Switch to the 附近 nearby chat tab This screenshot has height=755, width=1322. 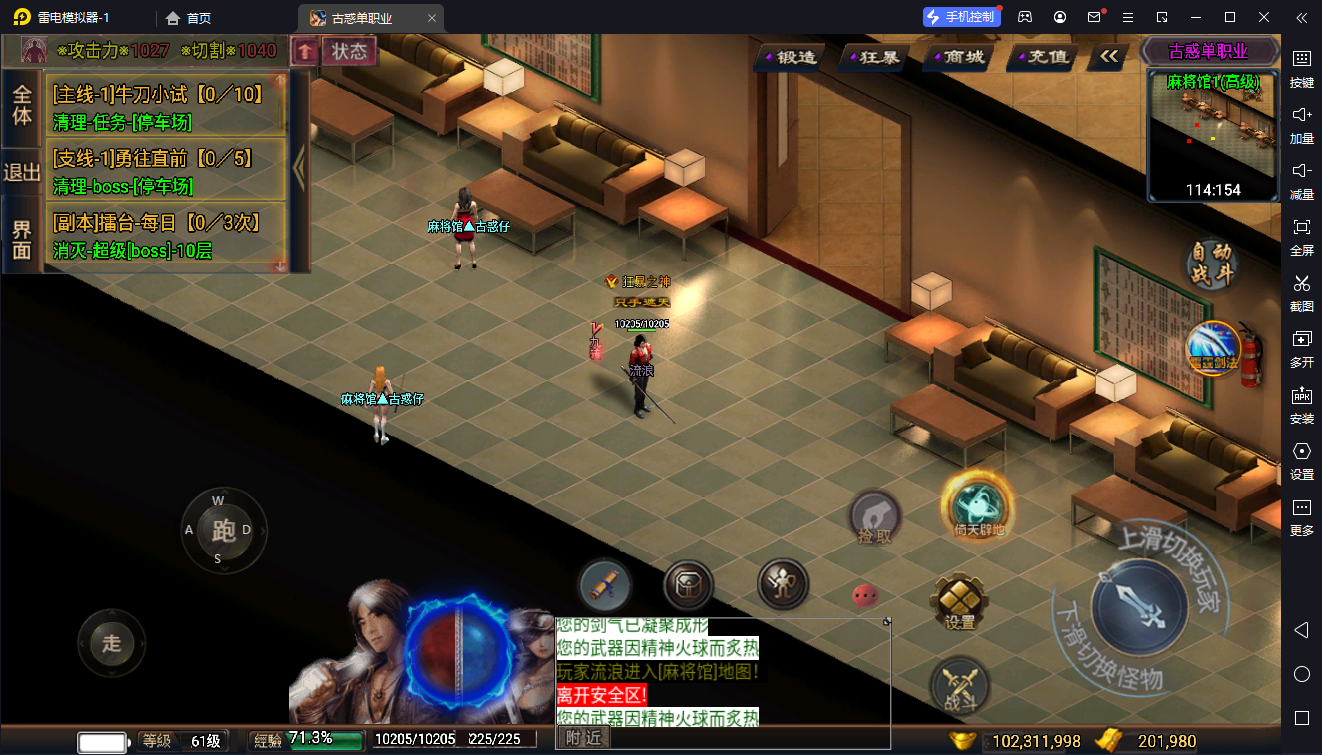[583, 738]
